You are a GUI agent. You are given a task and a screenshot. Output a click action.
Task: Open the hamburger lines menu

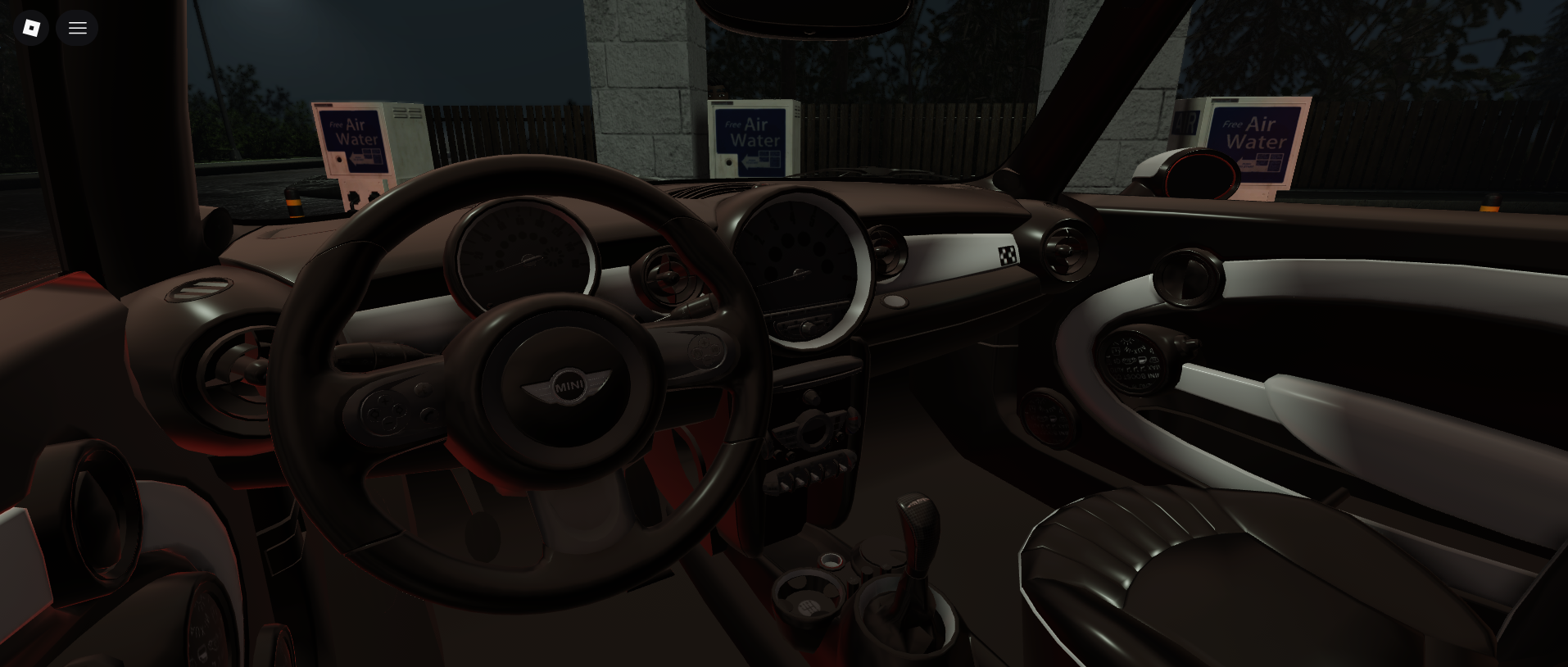(78, 28)
